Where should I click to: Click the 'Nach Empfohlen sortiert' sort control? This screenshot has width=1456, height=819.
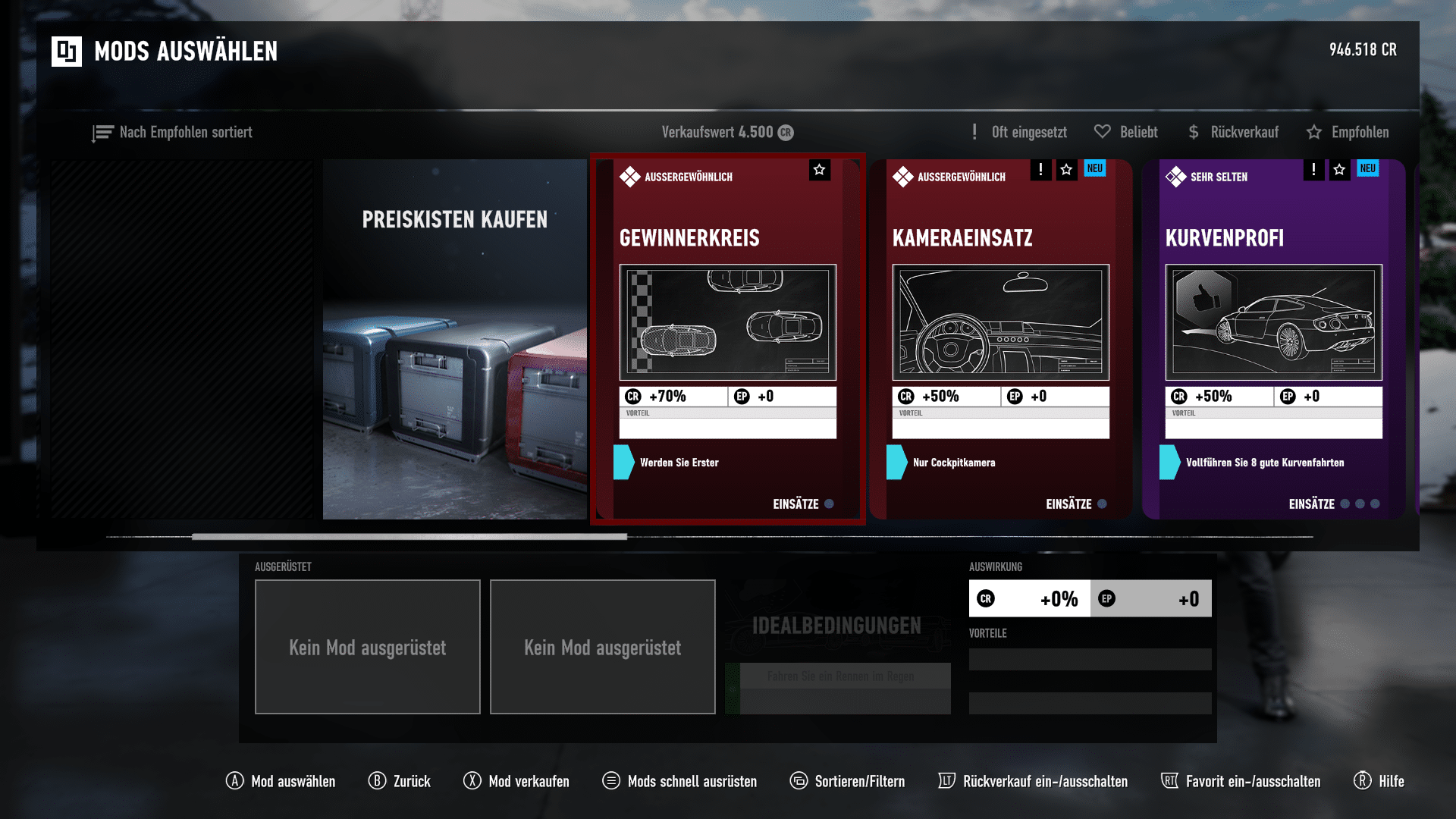[x=172, y=133]
